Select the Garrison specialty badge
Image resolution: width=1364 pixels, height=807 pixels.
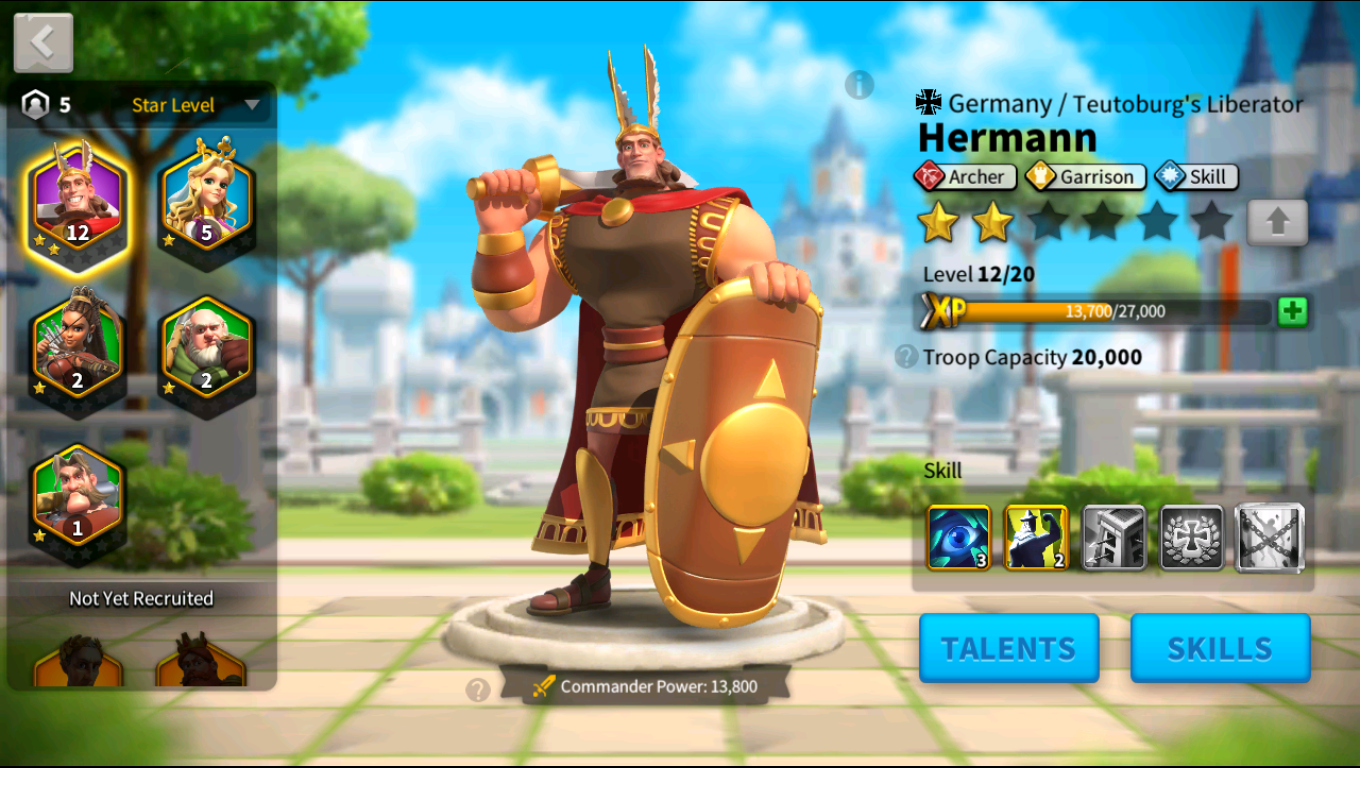[1084, 176]
